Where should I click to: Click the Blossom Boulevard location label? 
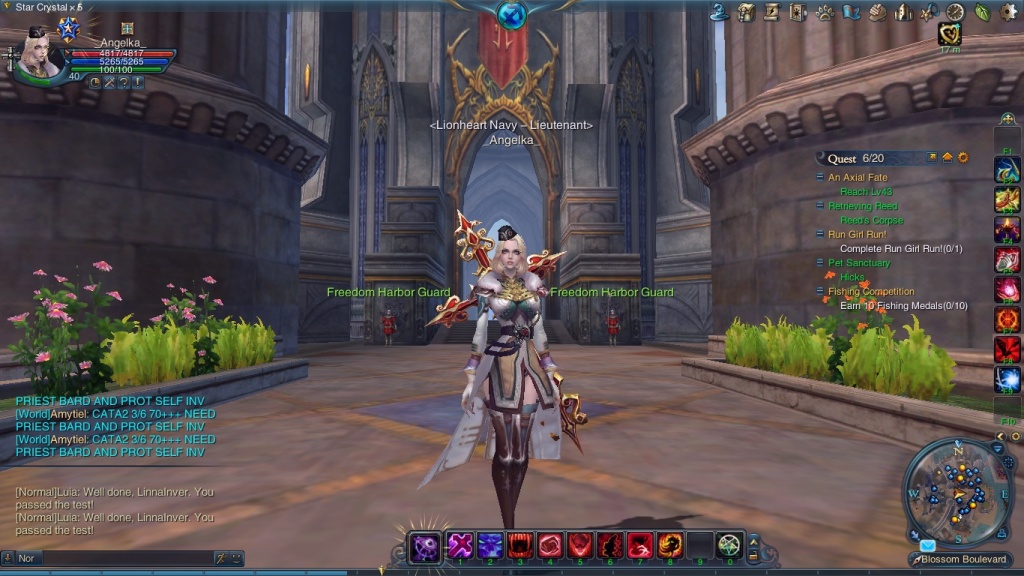coord(965,559)
